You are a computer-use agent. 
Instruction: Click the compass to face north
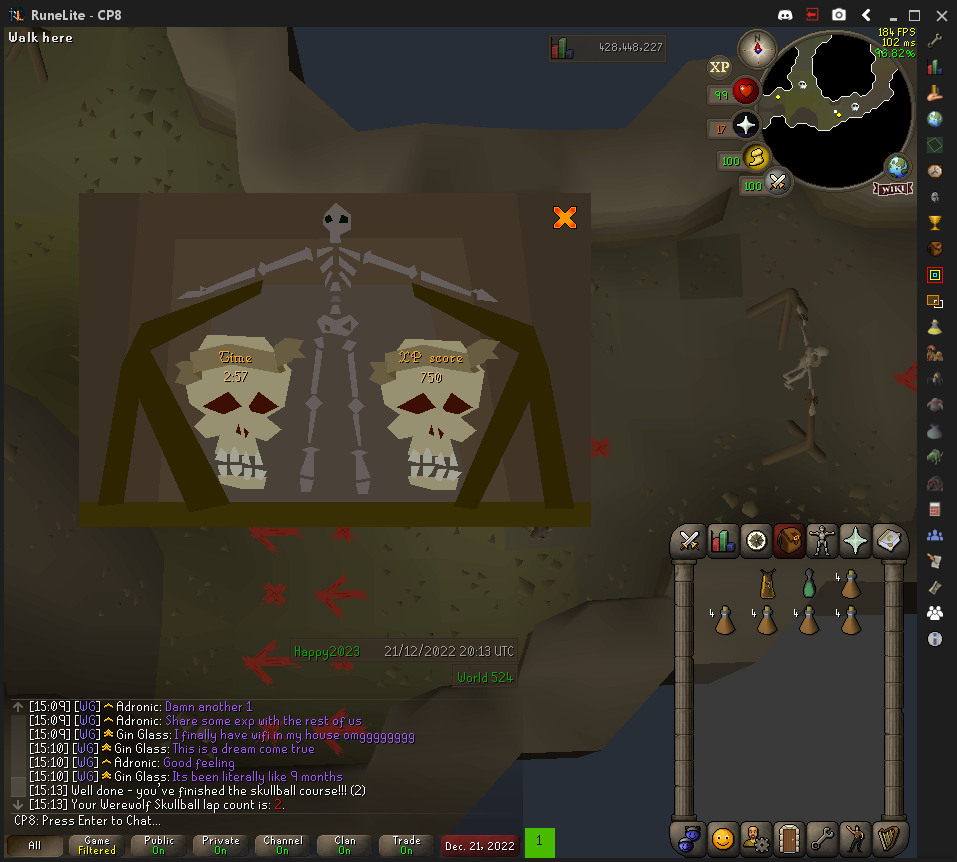point(757,47)
